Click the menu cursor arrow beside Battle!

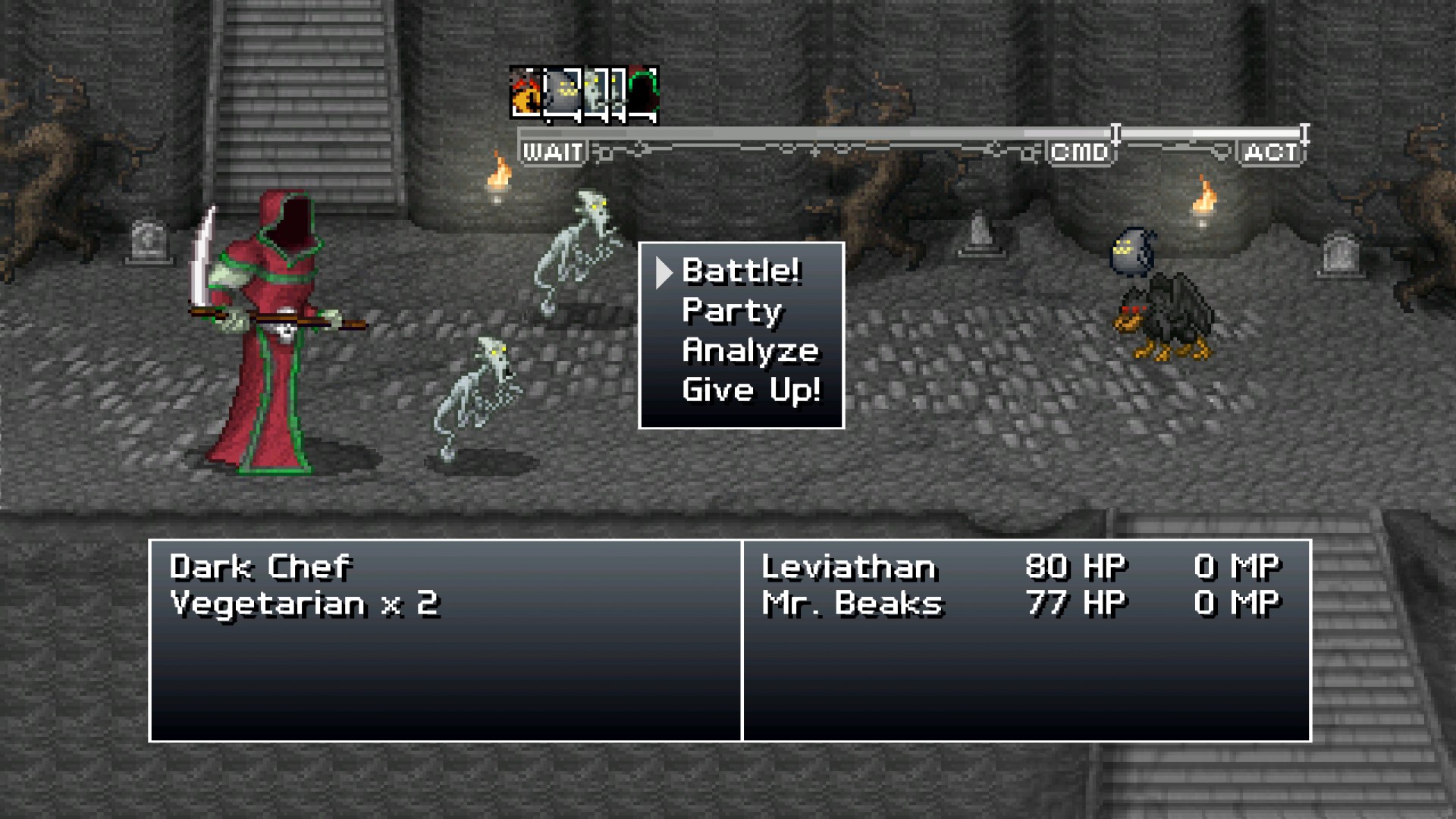click(x=664, y=271)
